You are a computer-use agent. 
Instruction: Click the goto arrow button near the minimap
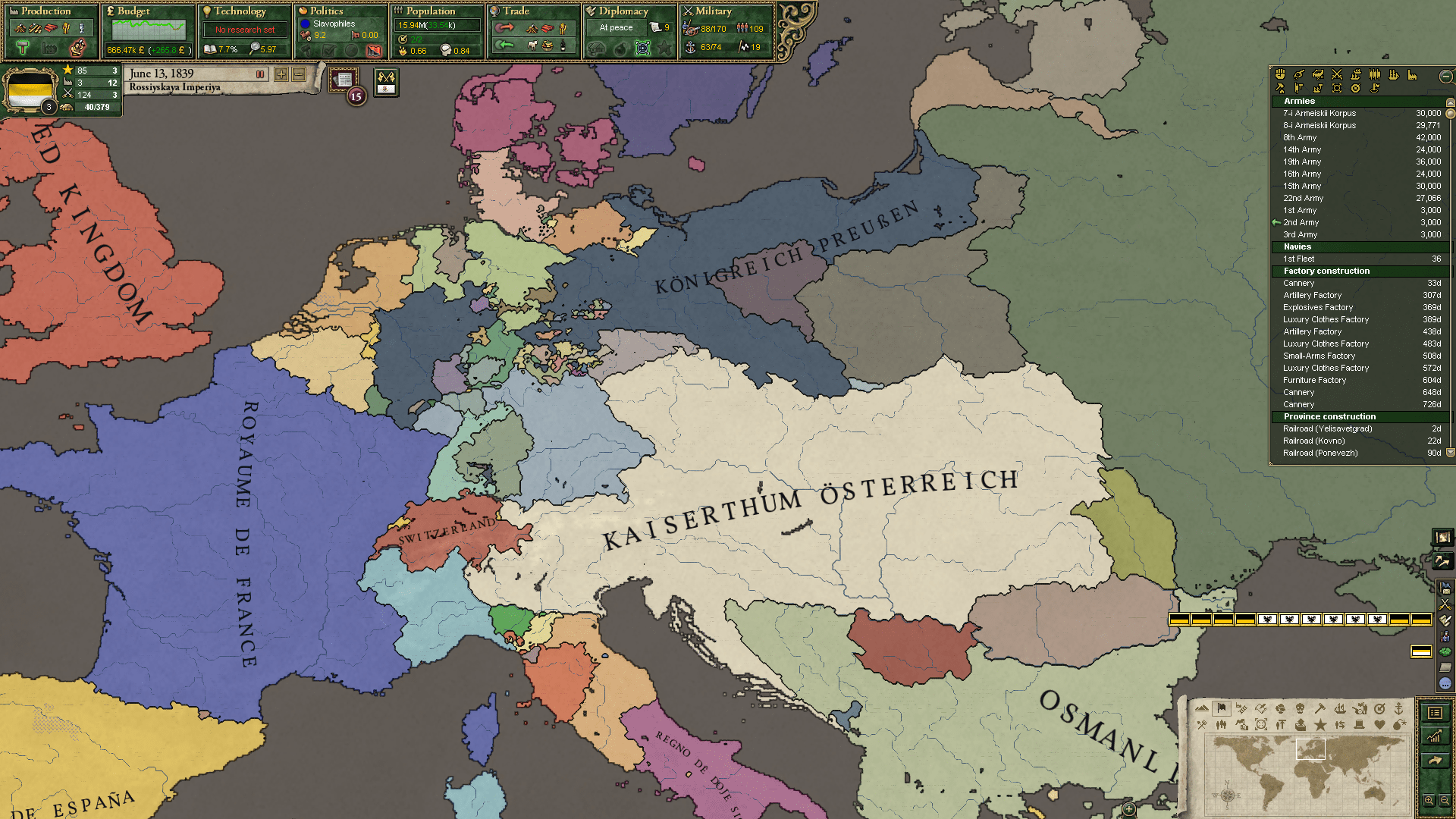1435,761
